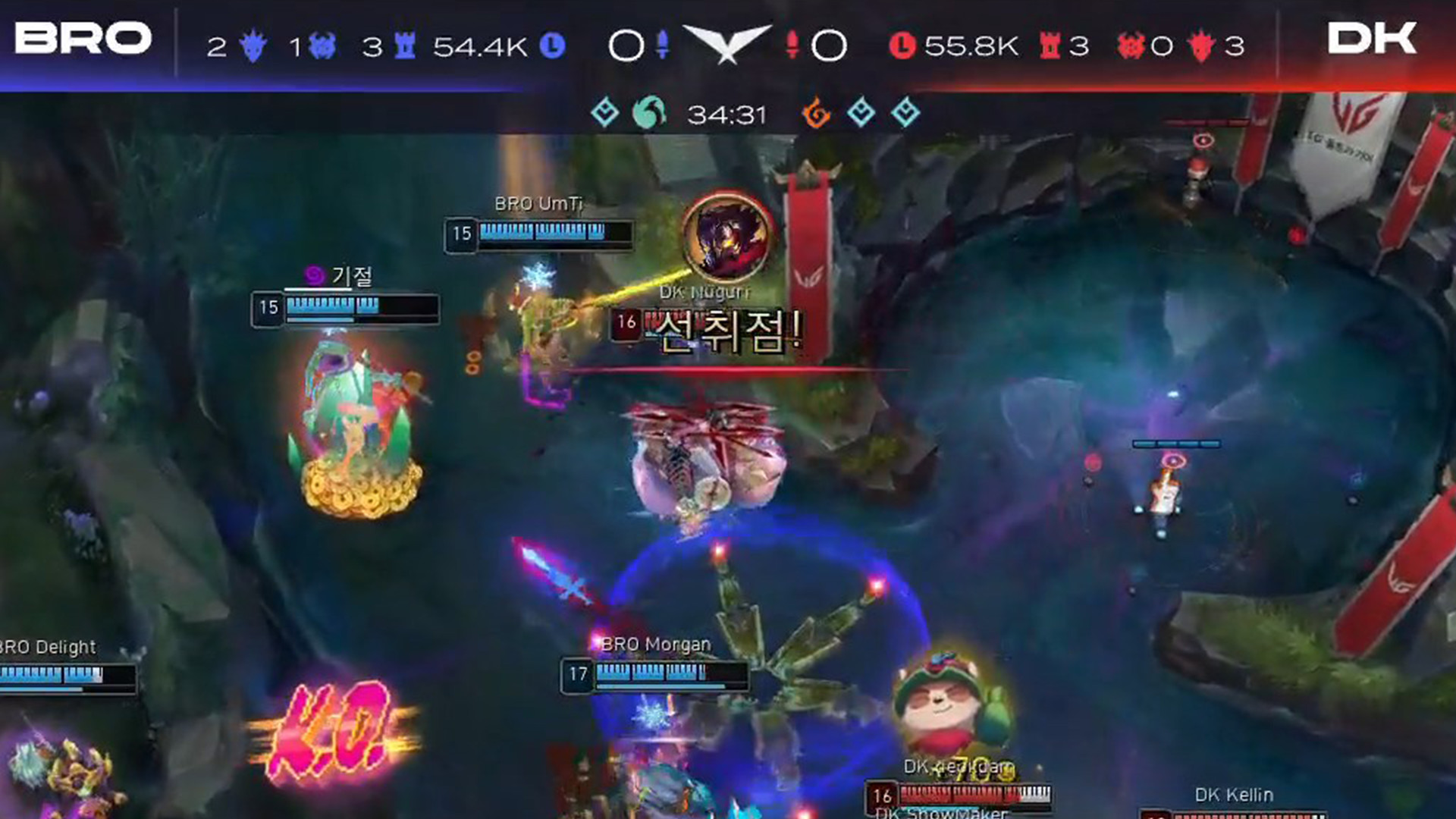Screen dimensions: 1456x819
Task: Select BRO's baron kill icon
Action: pyautogui.click(x=322, y=44)
